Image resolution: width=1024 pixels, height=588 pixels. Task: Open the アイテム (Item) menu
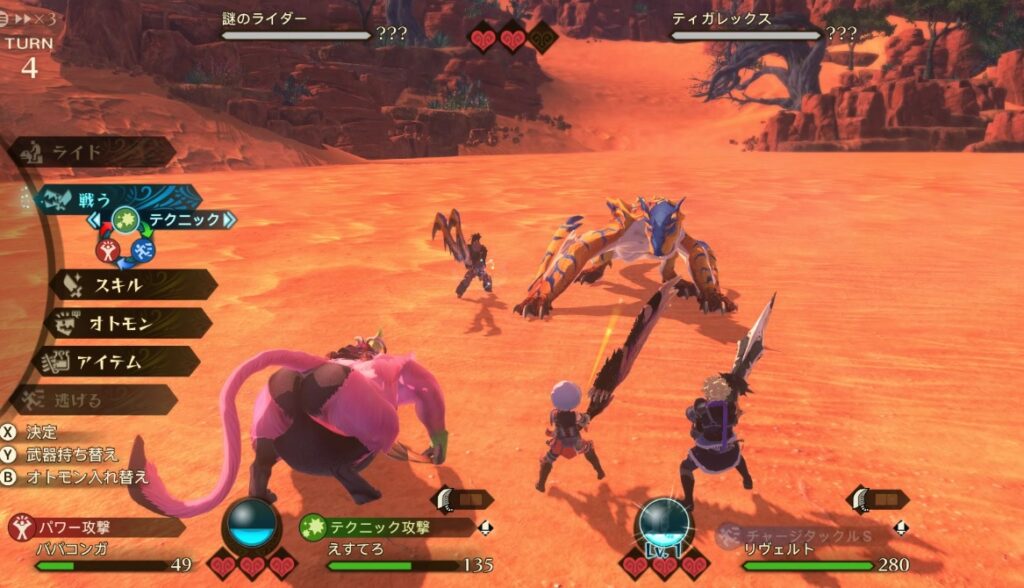coord(118,361)
